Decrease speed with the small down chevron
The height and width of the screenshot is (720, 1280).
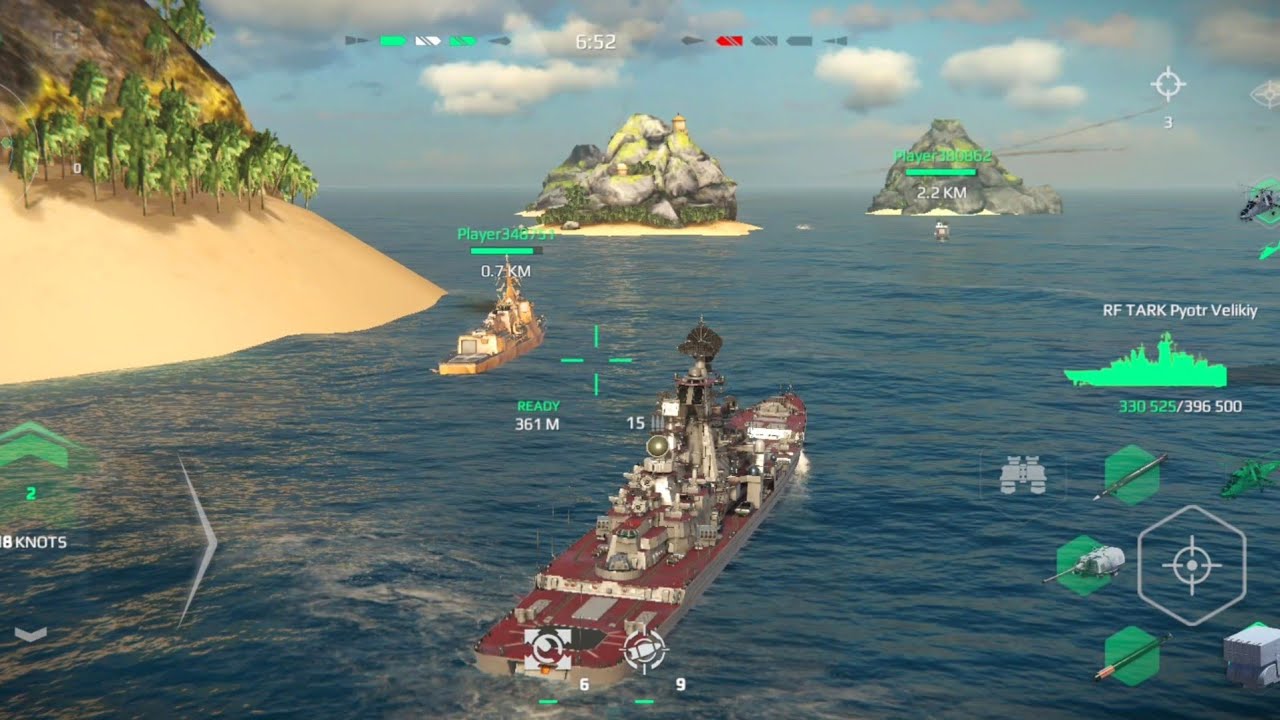(31, 634)
